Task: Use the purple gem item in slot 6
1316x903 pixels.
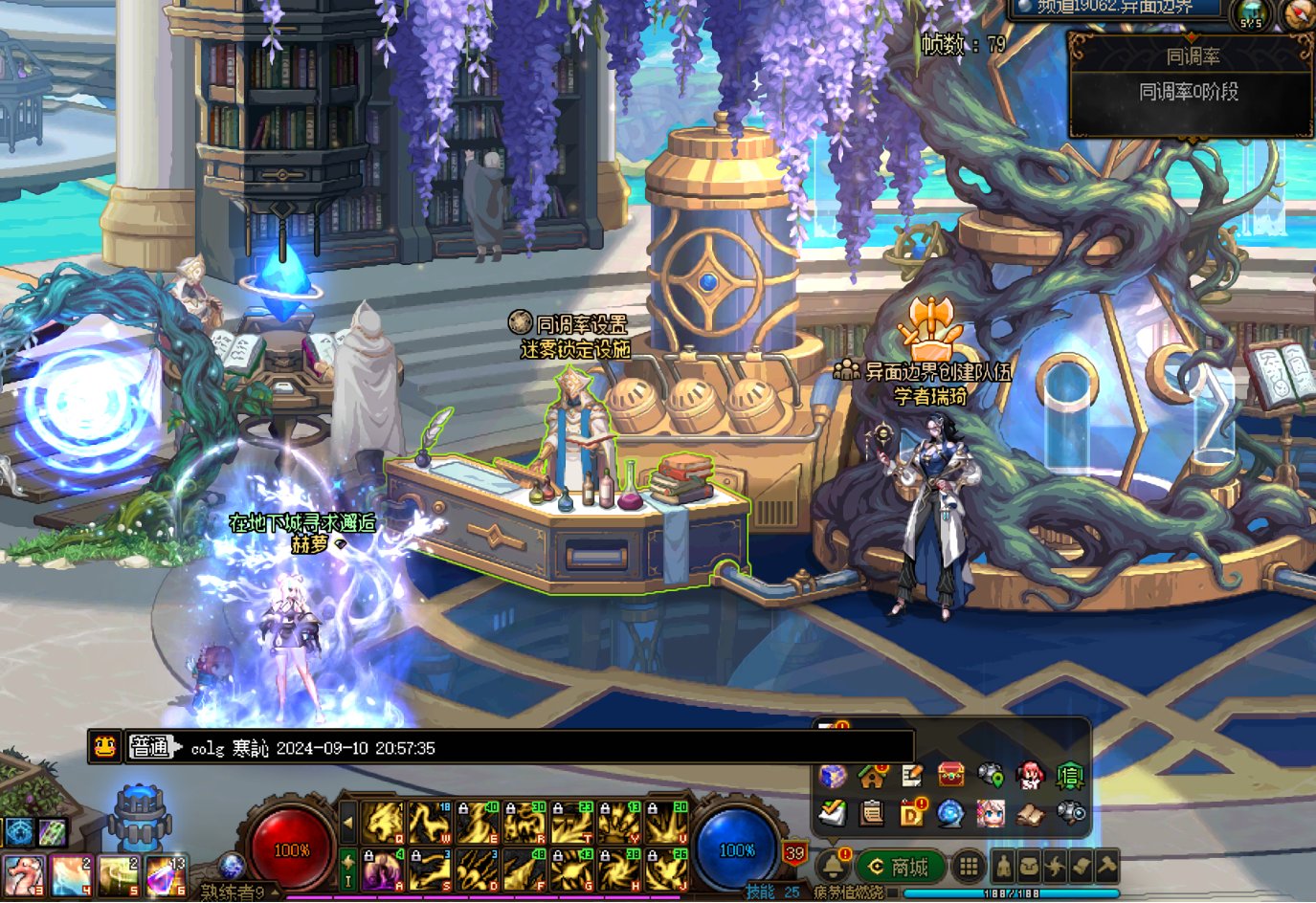Action: pyautogui.click(x=167, y=875)
